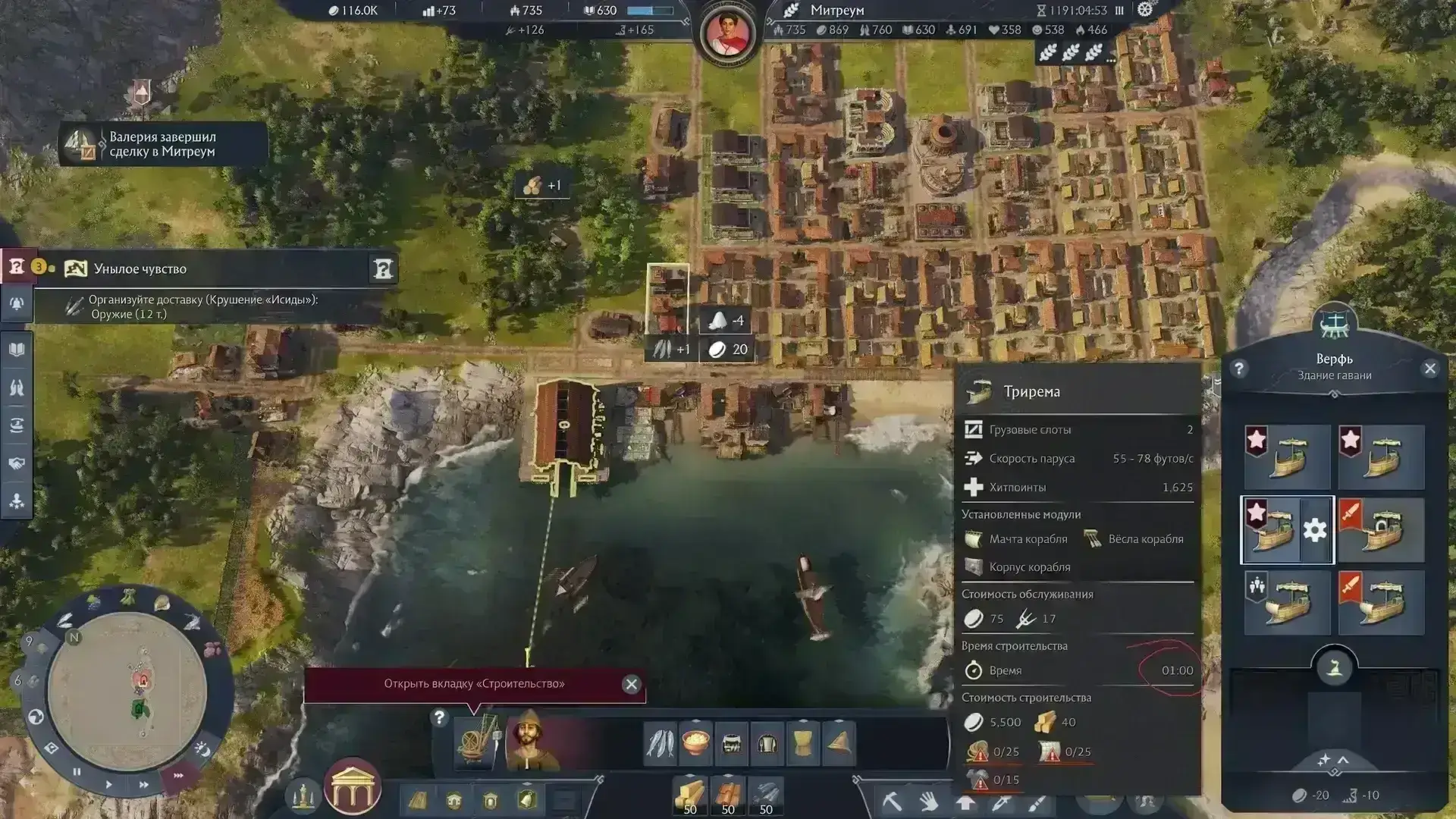Open the statue menu button

pyautogui.click(x=303, y=795)
